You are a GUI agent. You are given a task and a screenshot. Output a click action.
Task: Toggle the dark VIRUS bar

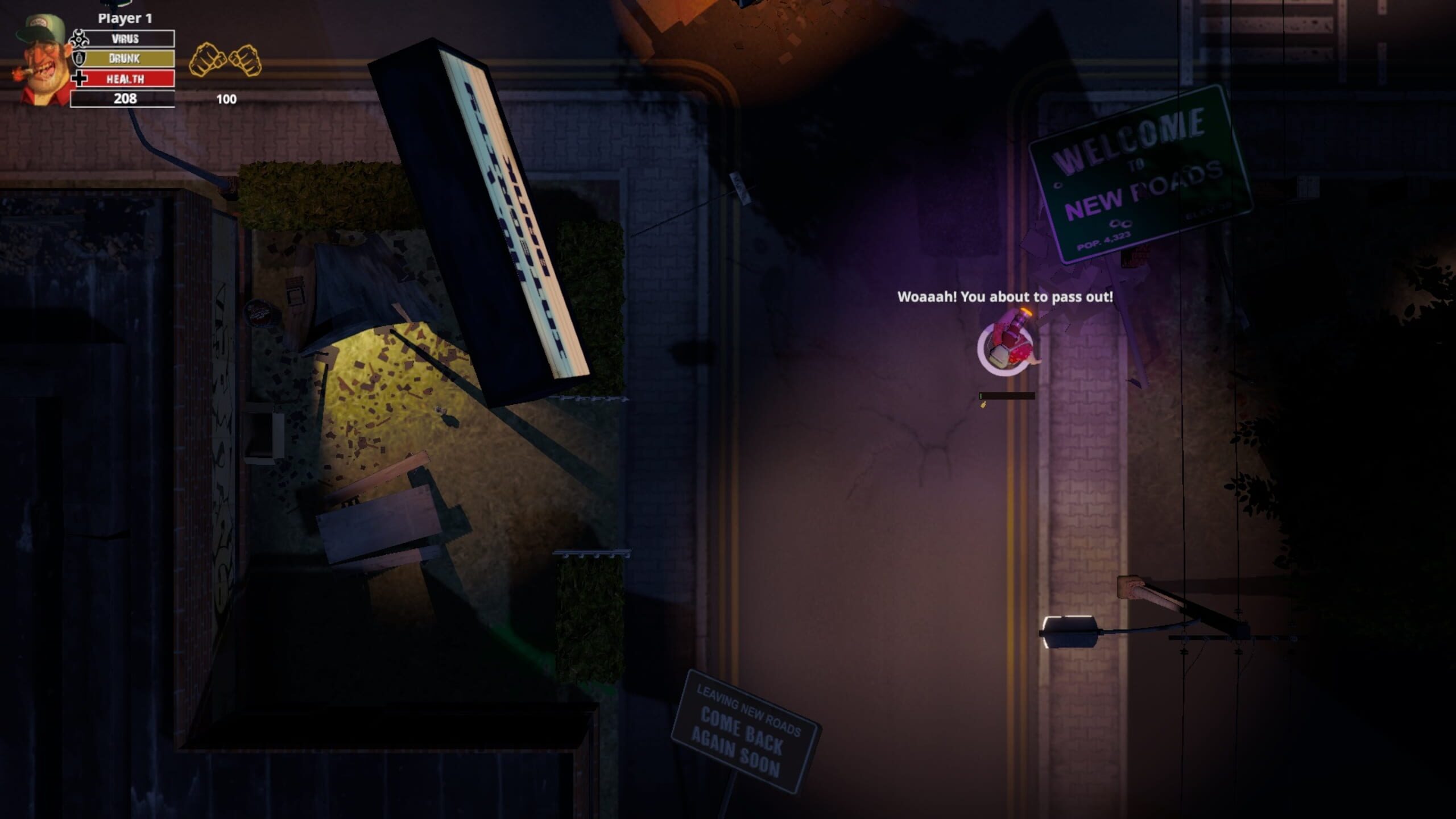tap(126, 39)
